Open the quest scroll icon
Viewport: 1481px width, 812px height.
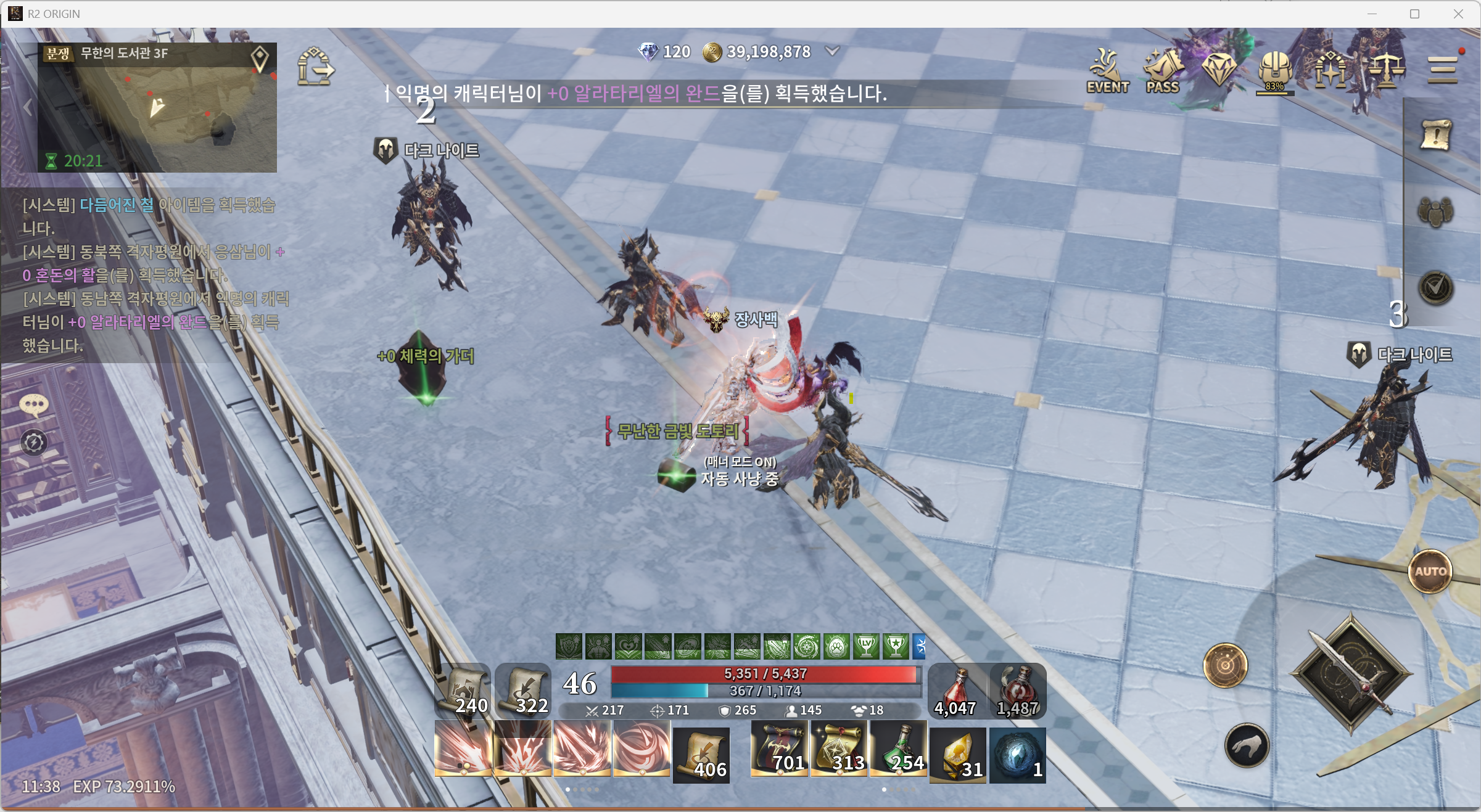click(1436, 134)
